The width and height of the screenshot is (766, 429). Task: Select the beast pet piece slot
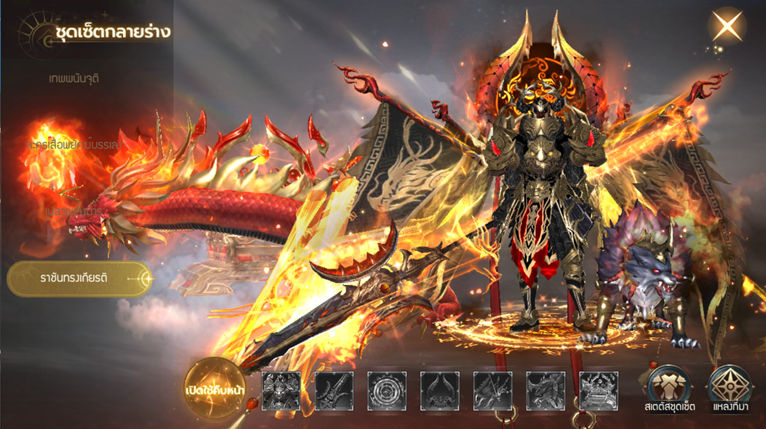click(599, 391)
